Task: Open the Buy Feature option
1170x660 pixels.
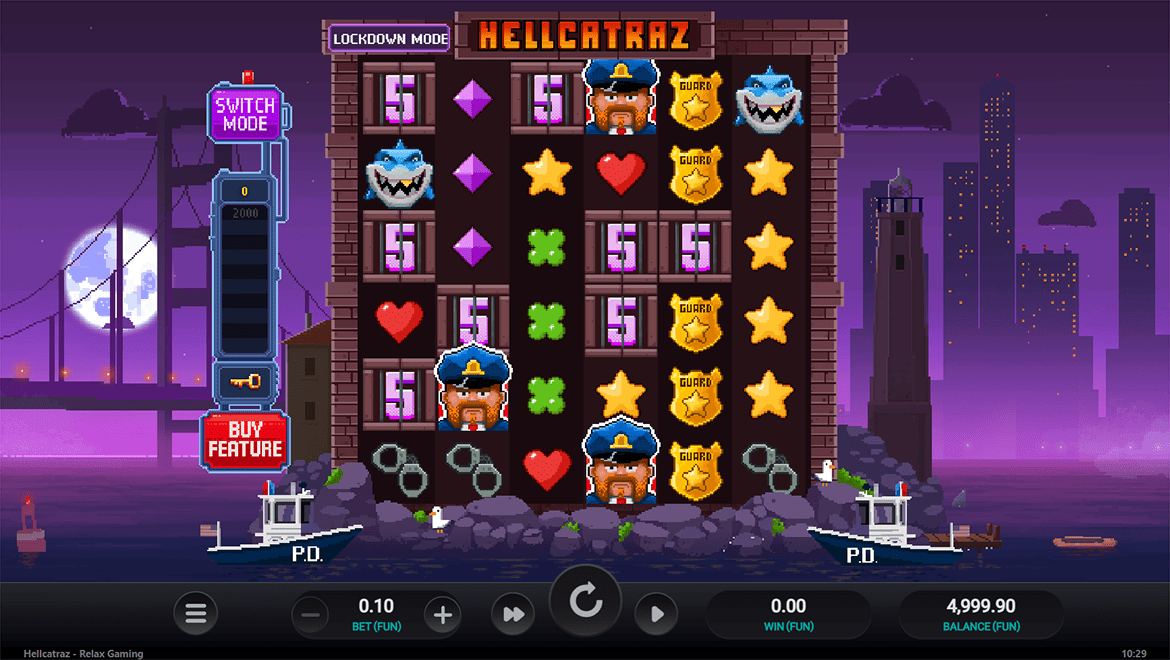Action: [245, 440]
